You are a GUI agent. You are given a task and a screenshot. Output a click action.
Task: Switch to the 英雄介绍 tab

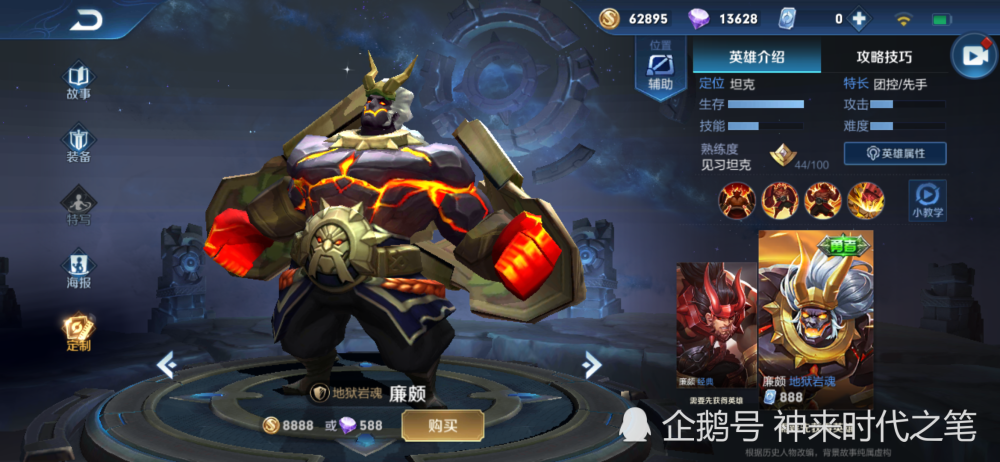pos(756,57)
